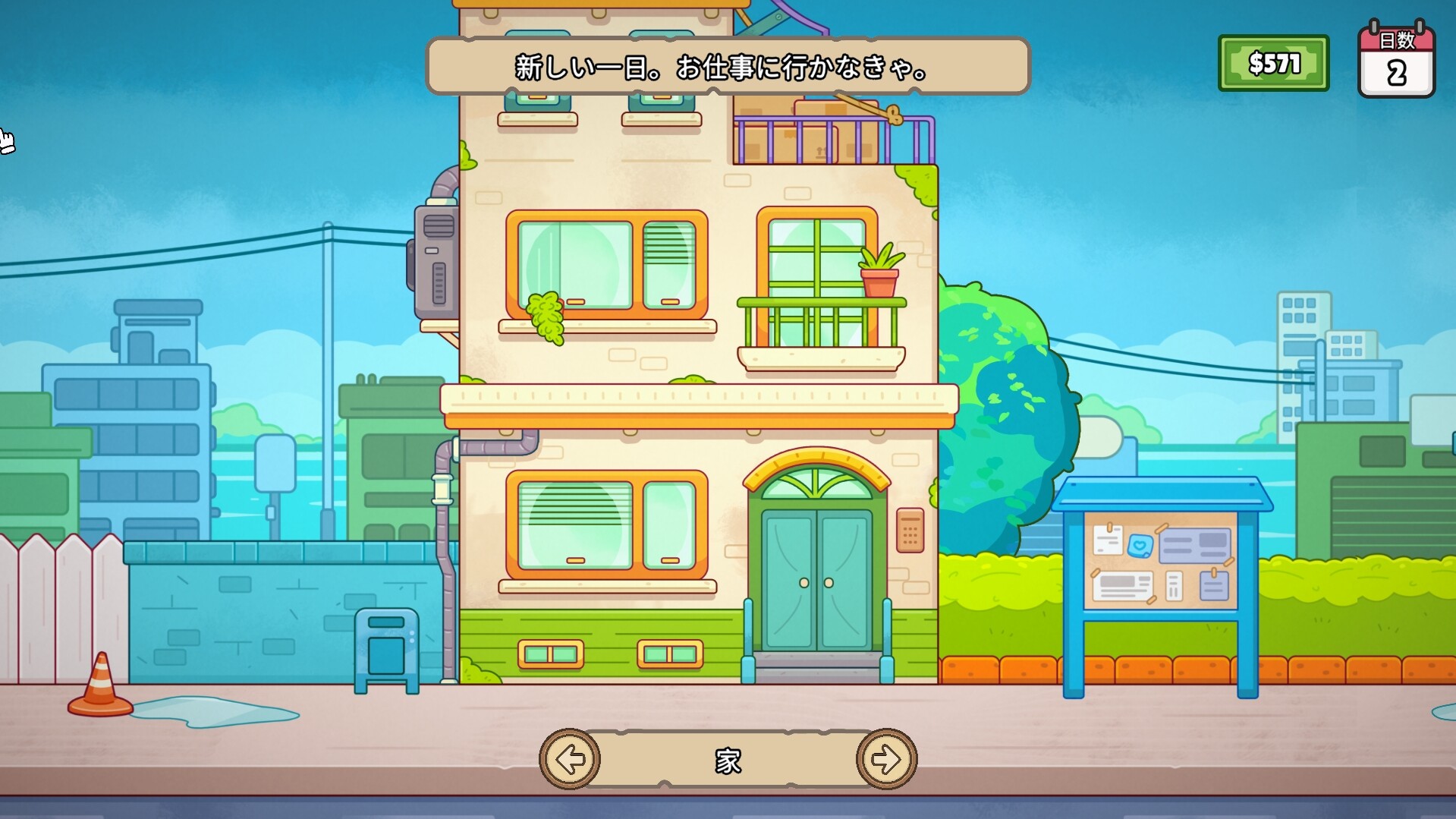Open the 日数 day-2 calendar icon
This screenshot has width=1456, height=819.
point(1397,61)
